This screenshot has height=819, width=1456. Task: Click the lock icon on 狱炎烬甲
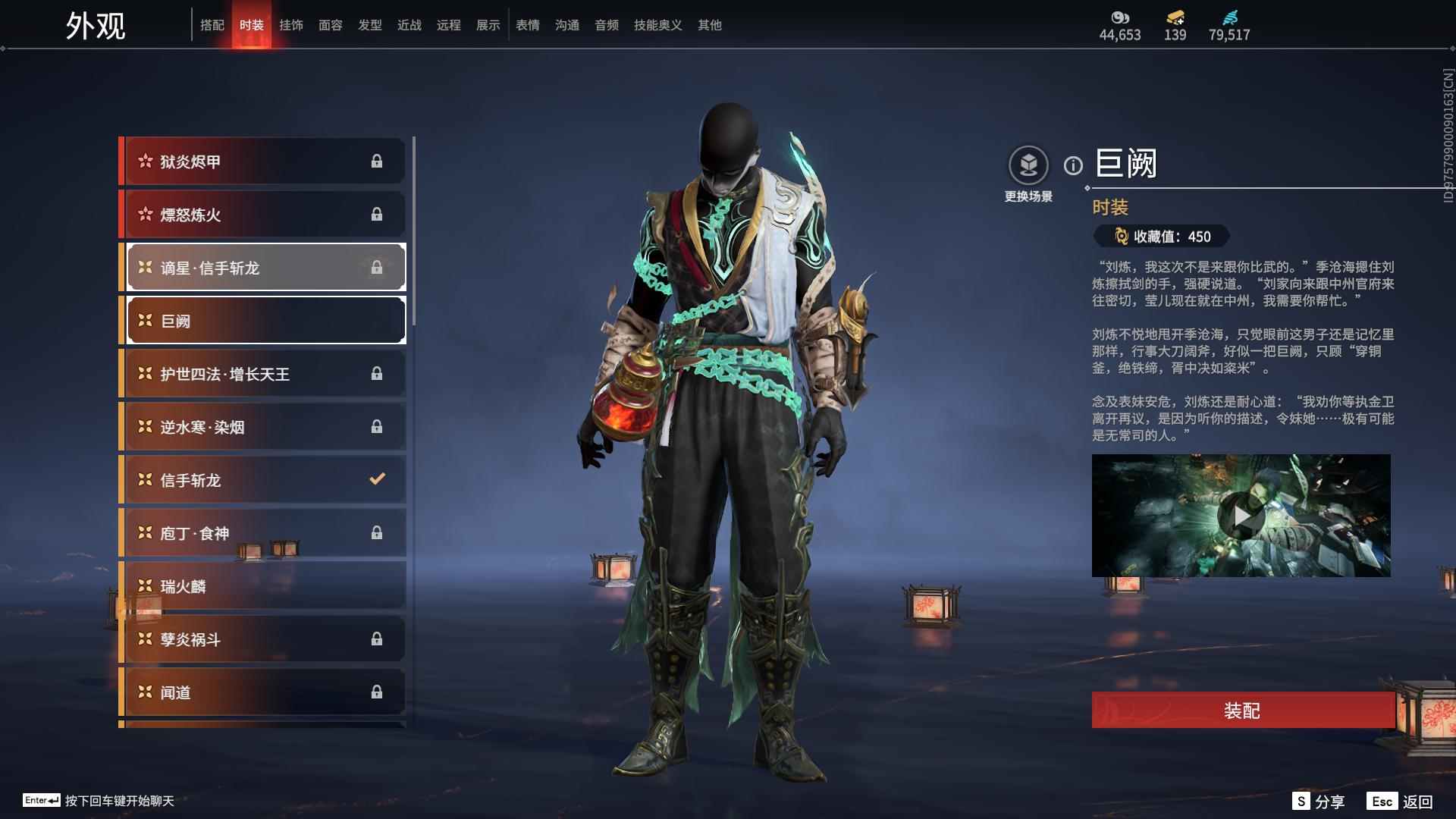pos(378,161)
